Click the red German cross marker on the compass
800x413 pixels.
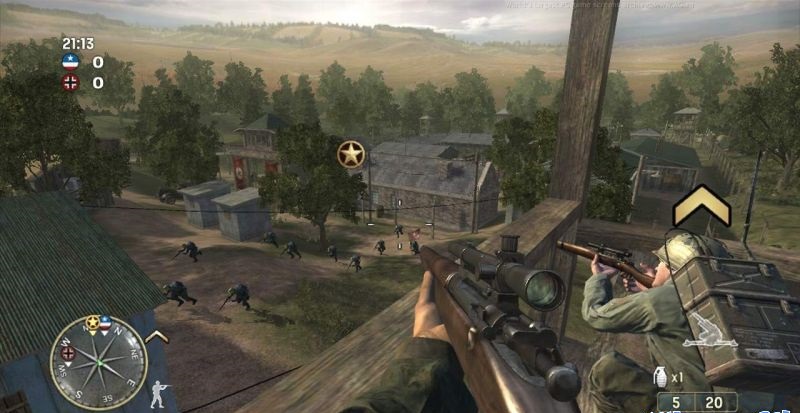pos(68,352)
